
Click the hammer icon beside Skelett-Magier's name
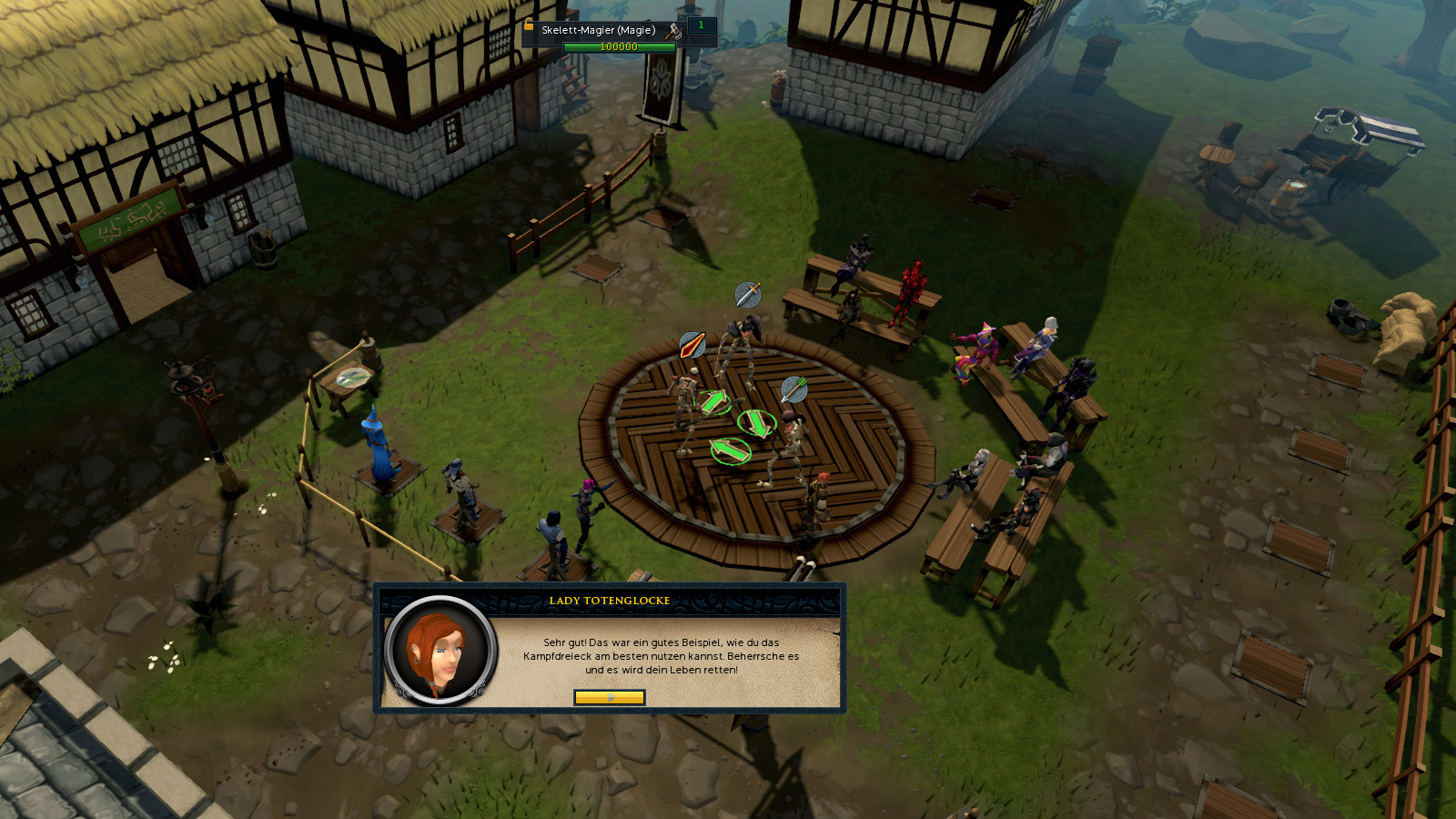click(x=673, y=31)
